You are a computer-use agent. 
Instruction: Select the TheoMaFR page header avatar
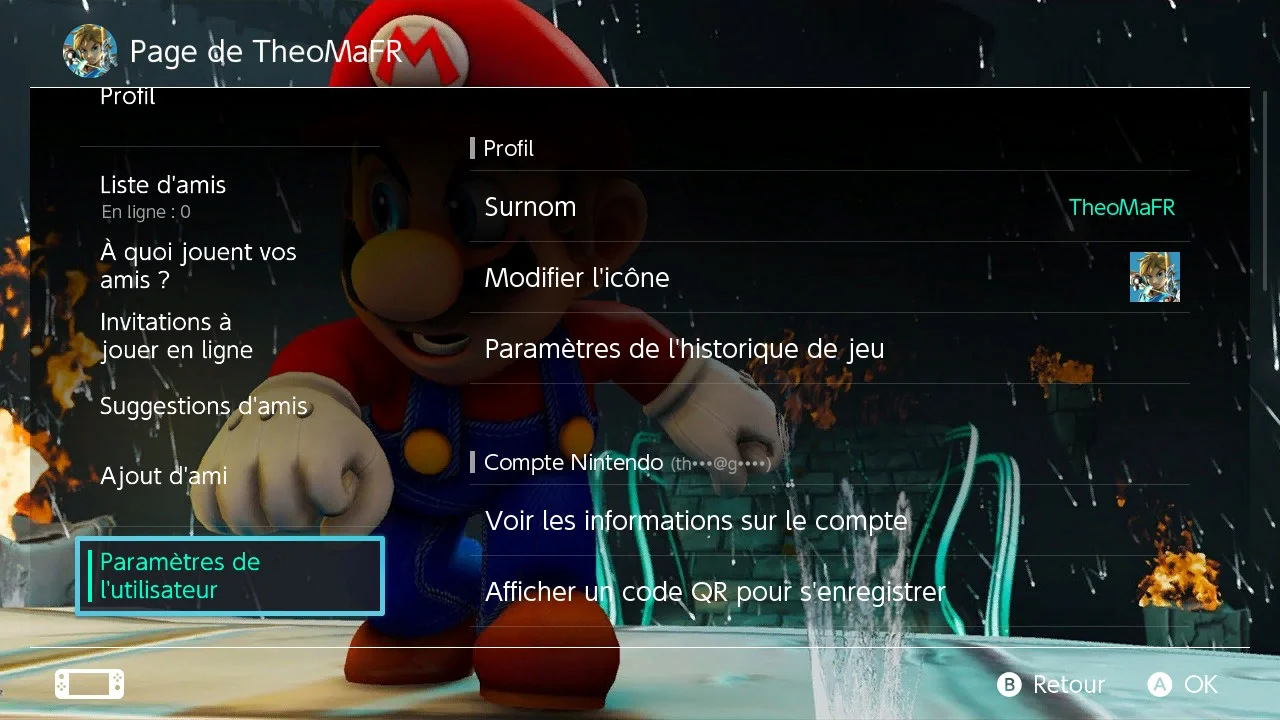(90, 52)
